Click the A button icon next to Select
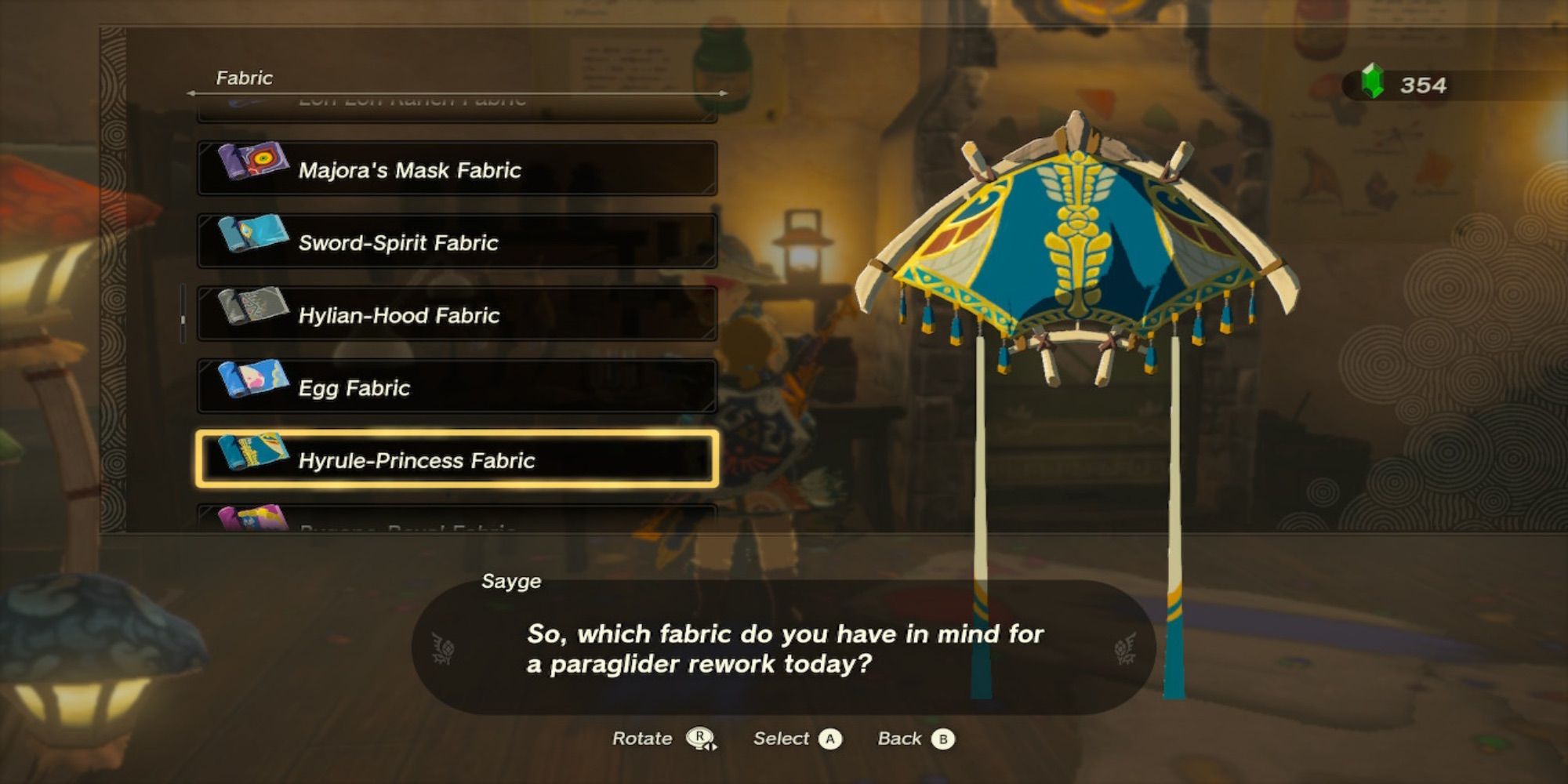 pos(830,739)
